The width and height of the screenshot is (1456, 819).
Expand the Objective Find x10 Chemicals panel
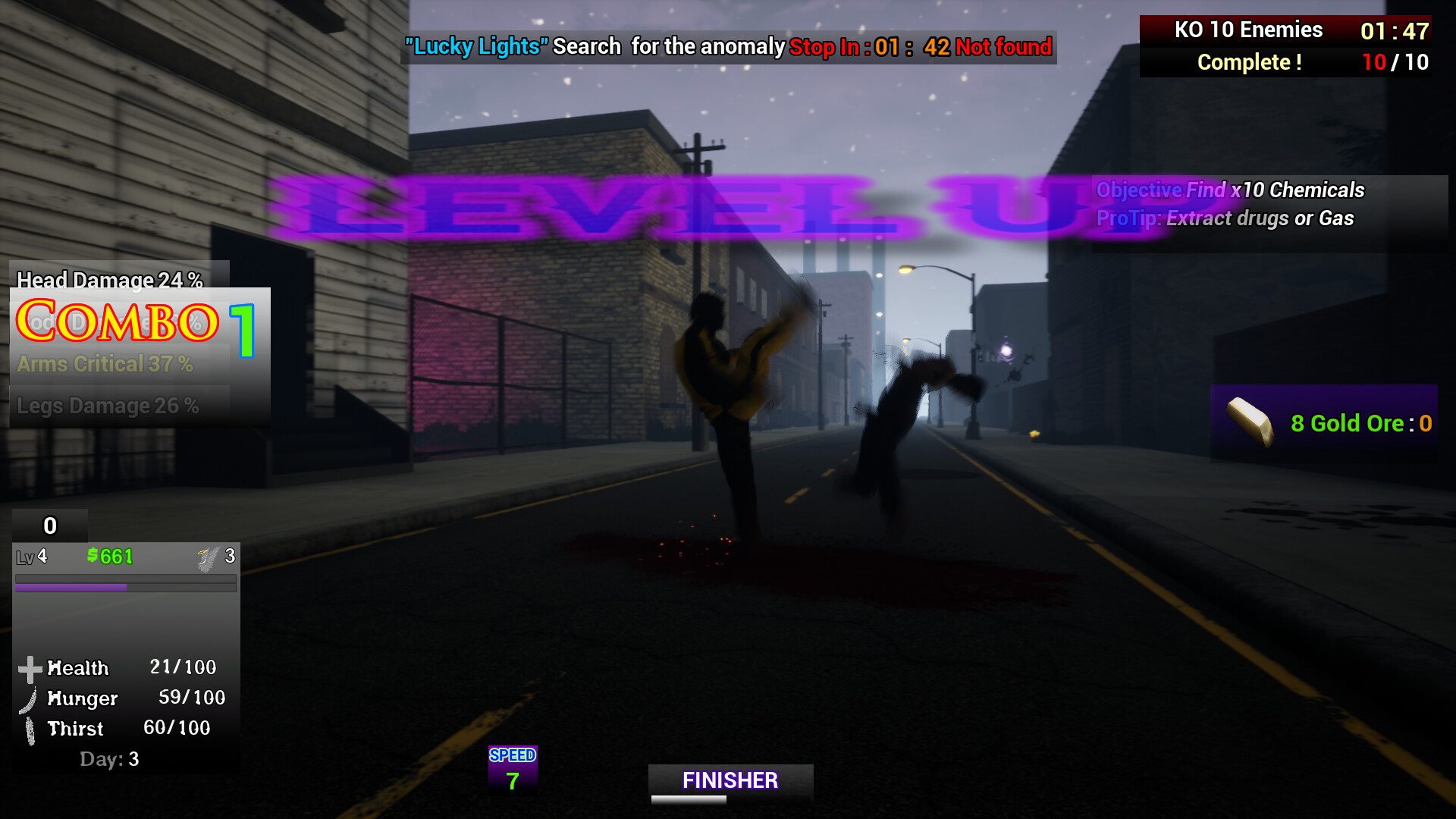[1231, 190]
